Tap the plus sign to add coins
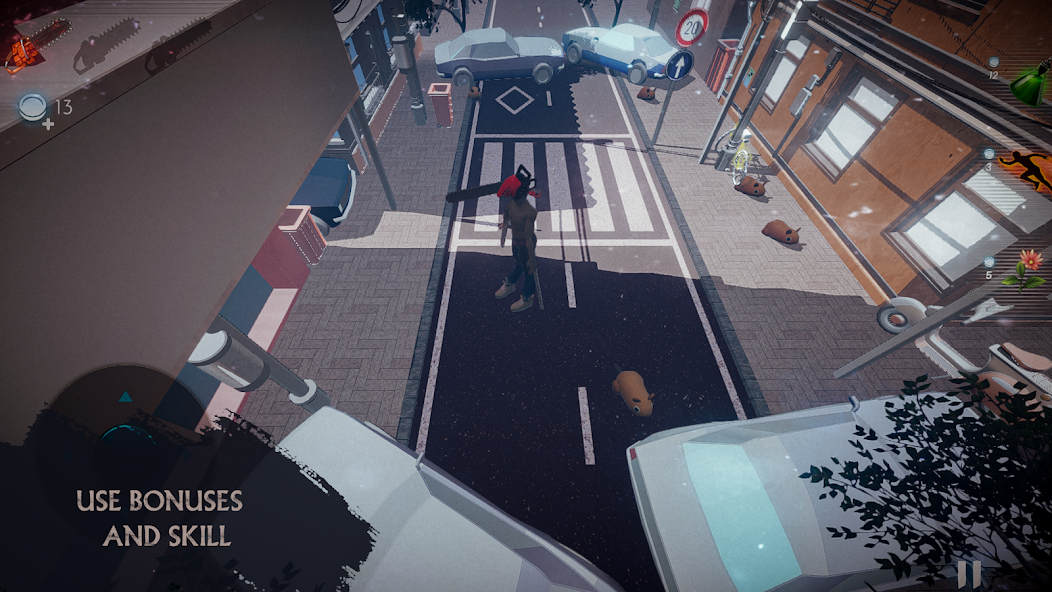This screenshot has height=592, width=1052. [x=47, y=124]
